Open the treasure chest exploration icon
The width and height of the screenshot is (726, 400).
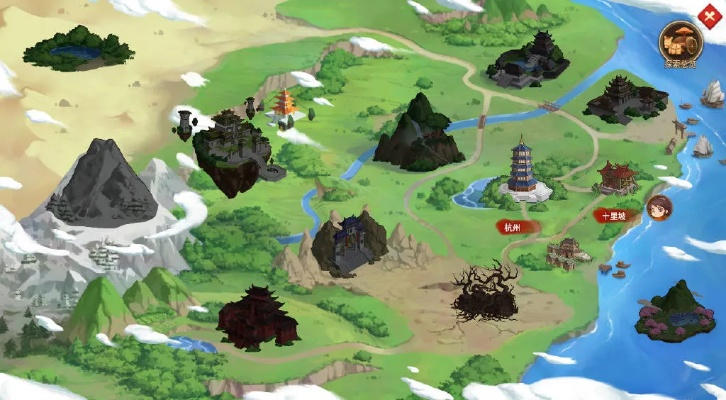pos(680,43)
